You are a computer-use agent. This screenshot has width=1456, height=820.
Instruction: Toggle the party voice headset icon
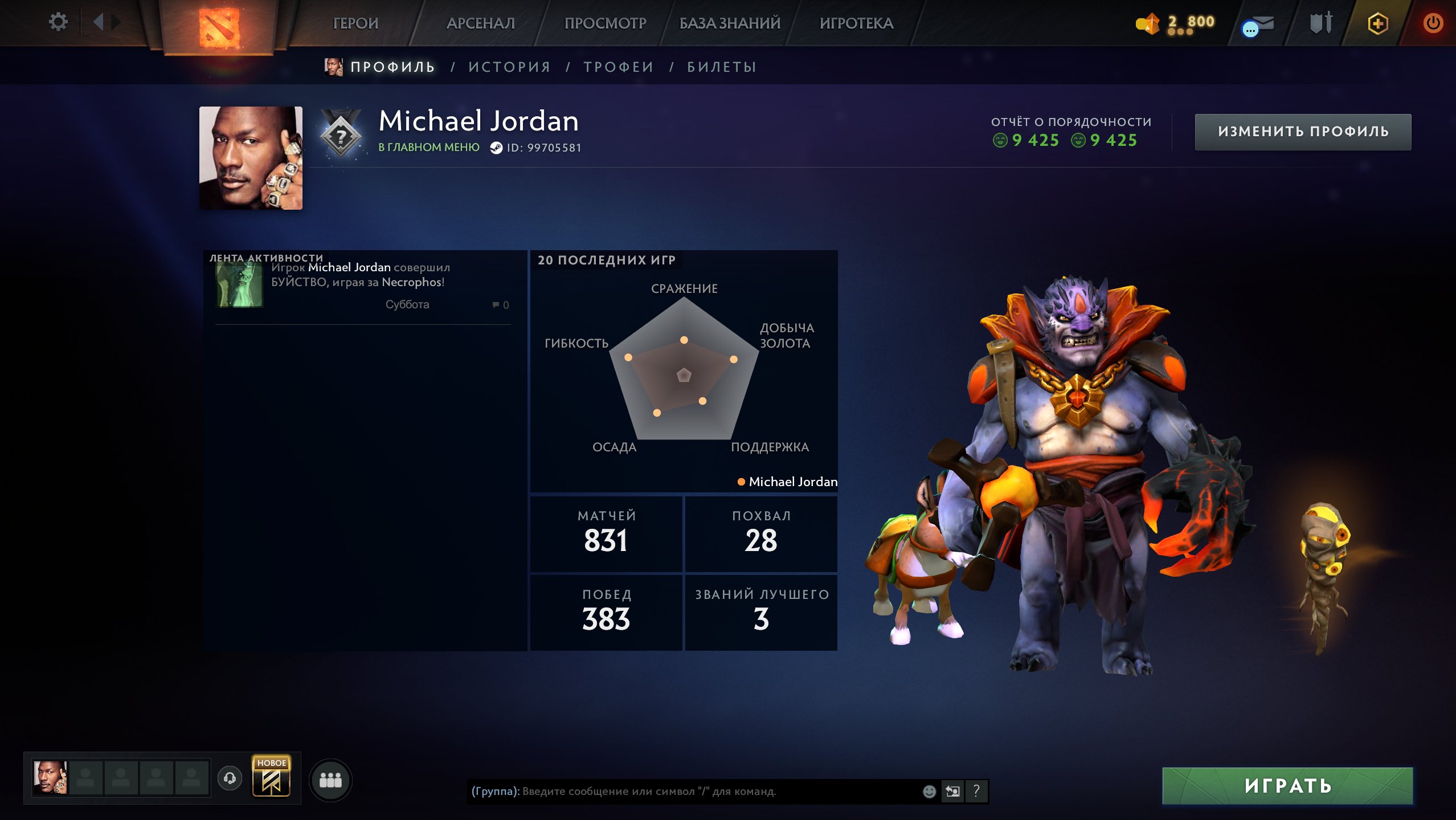[x=230, y=778]
